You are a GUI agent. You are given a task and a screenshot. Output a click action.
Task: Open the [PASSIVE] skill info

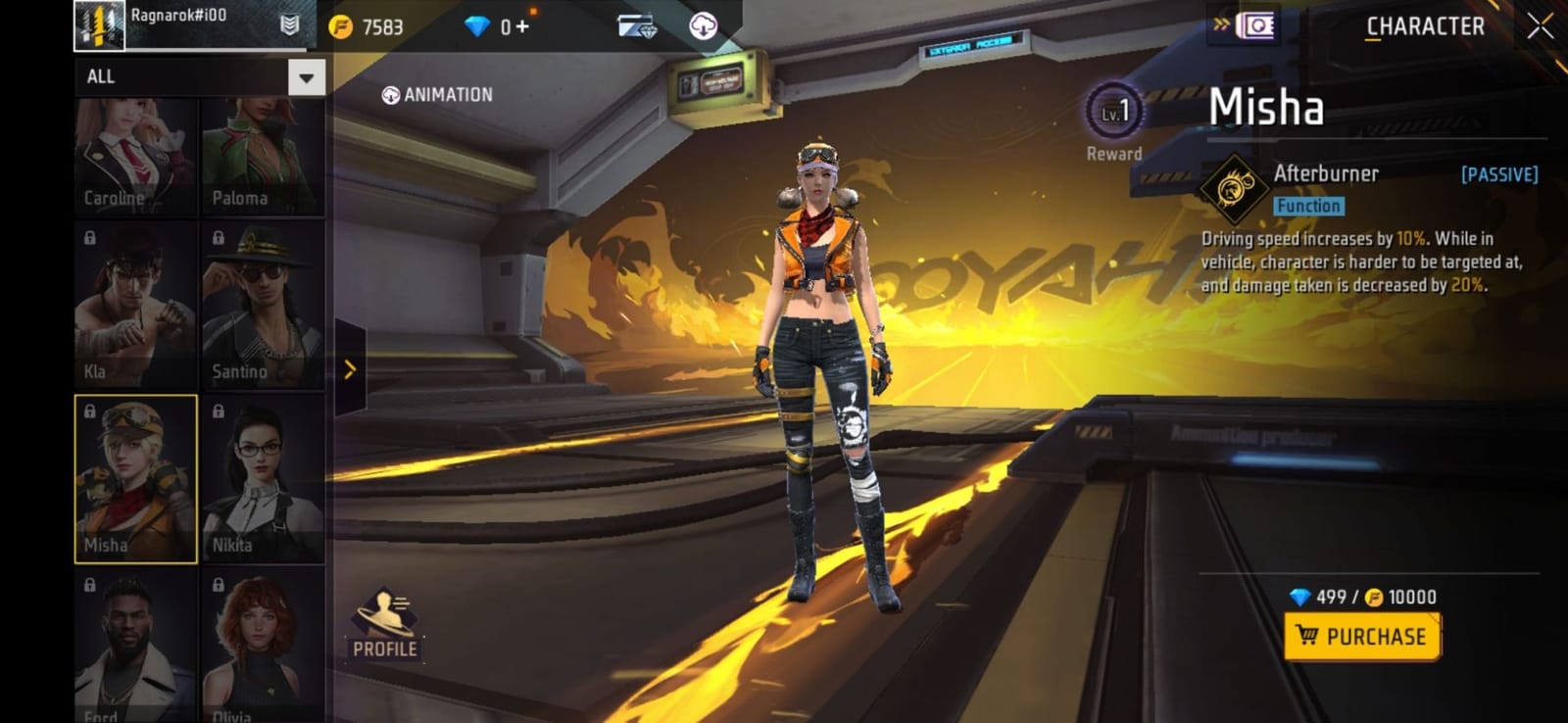pyautogui.click(x=1498, y=173)
